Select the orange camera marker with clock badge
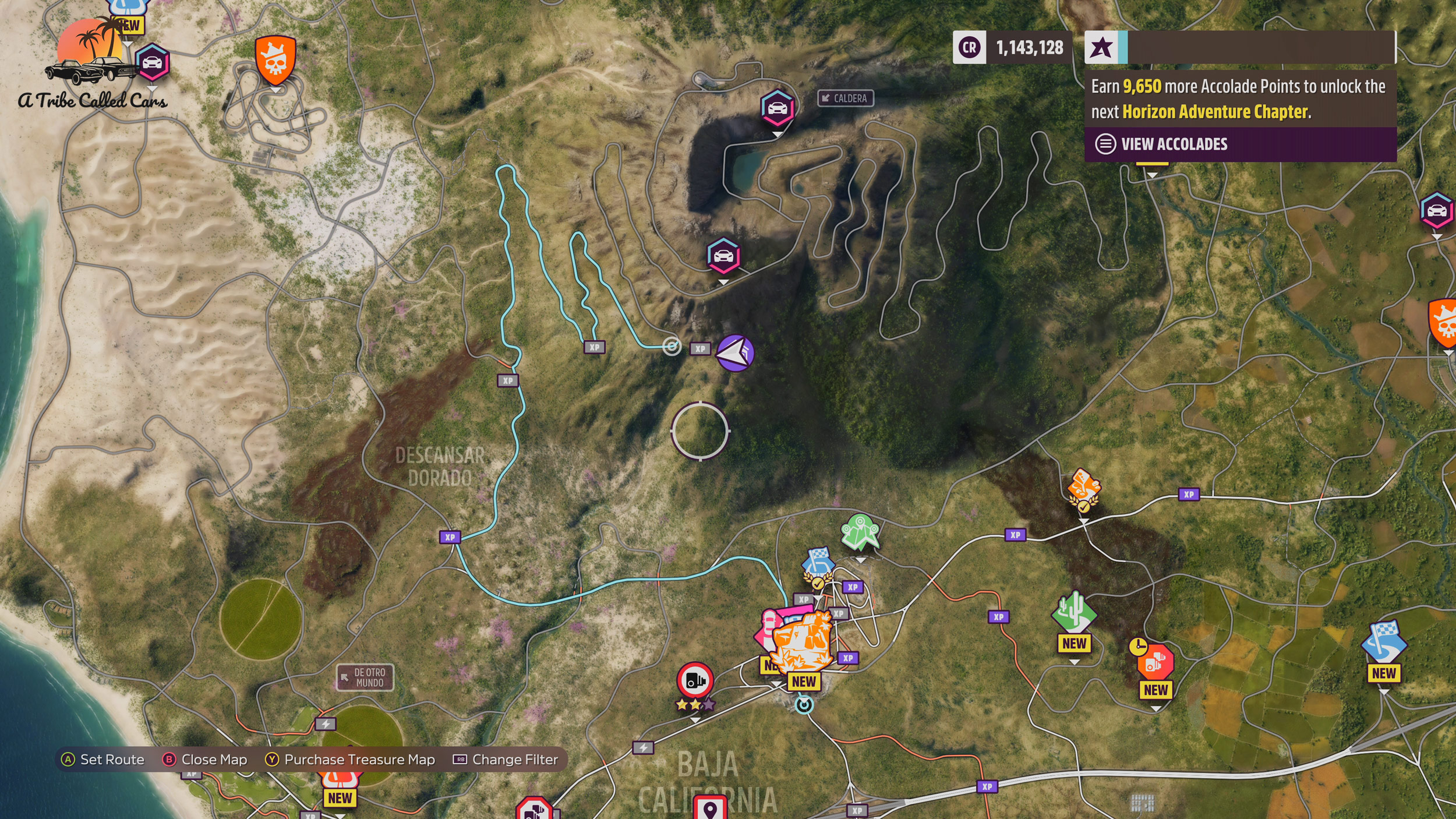1456x819 pixels. click(x=1154, y=662)
